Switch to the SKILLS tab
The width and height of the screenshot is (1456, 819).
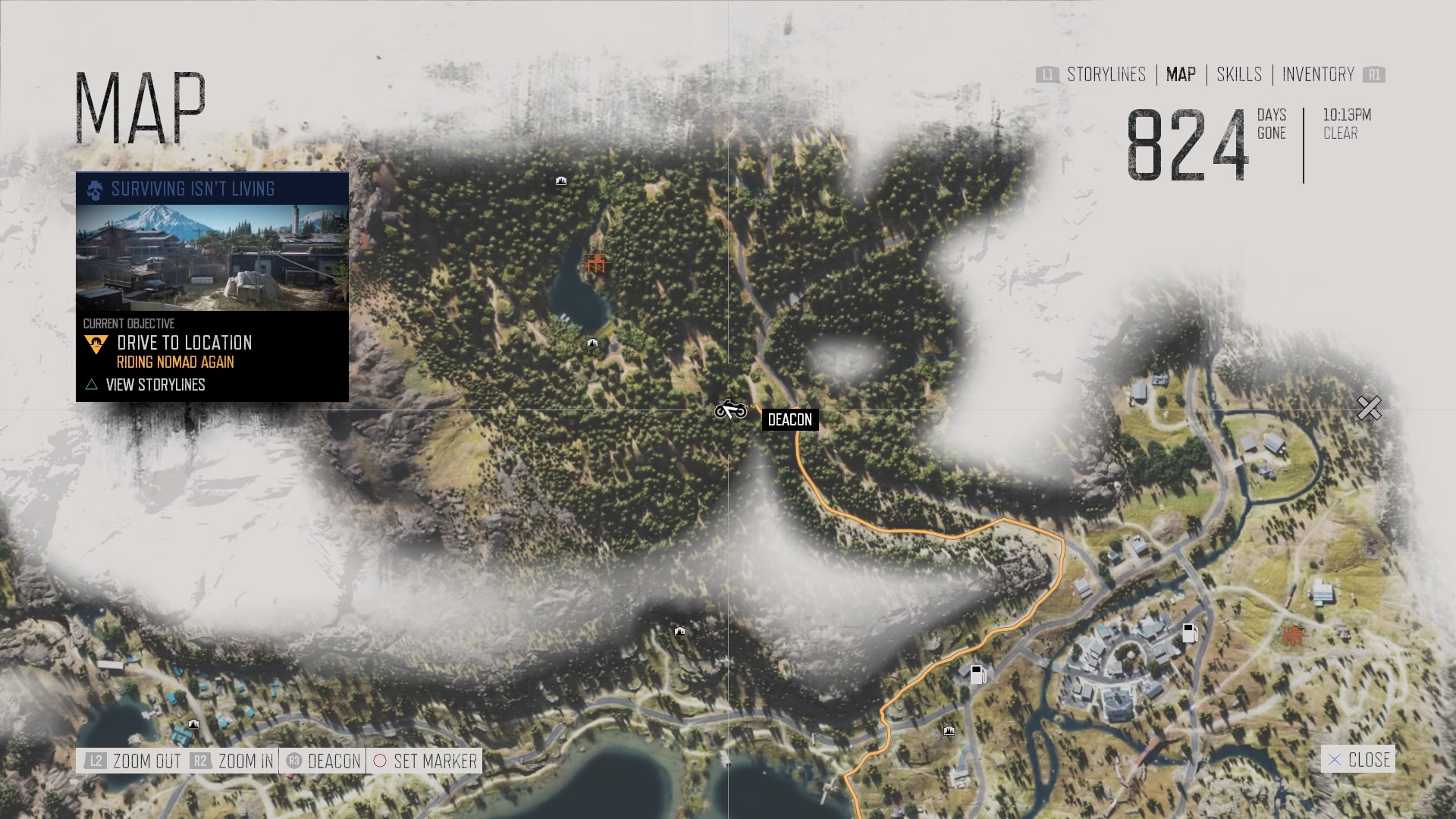tap(1239, 75)
